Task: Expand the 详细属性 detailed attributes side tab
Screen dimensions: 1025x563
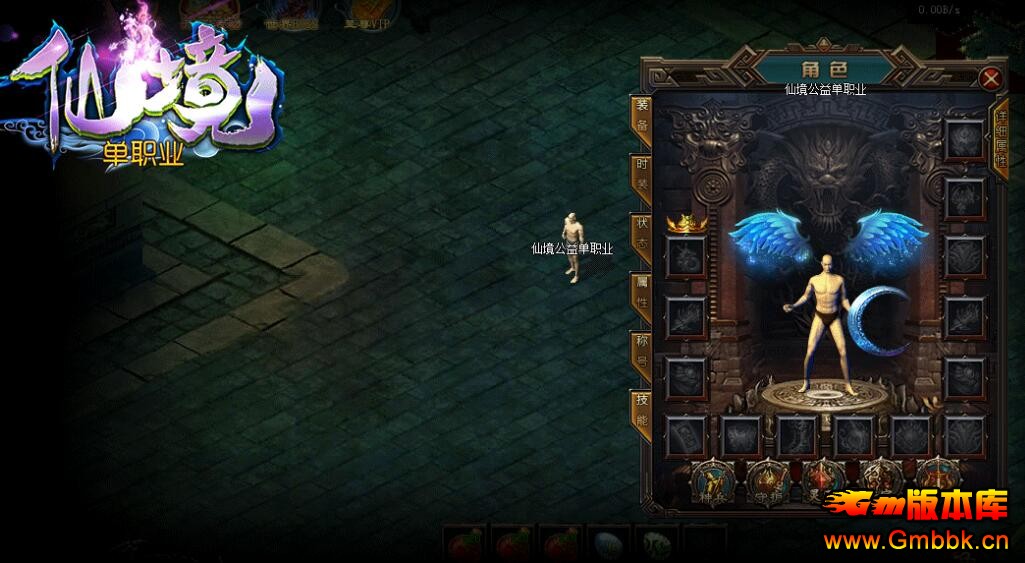Action: coord(999,140)
